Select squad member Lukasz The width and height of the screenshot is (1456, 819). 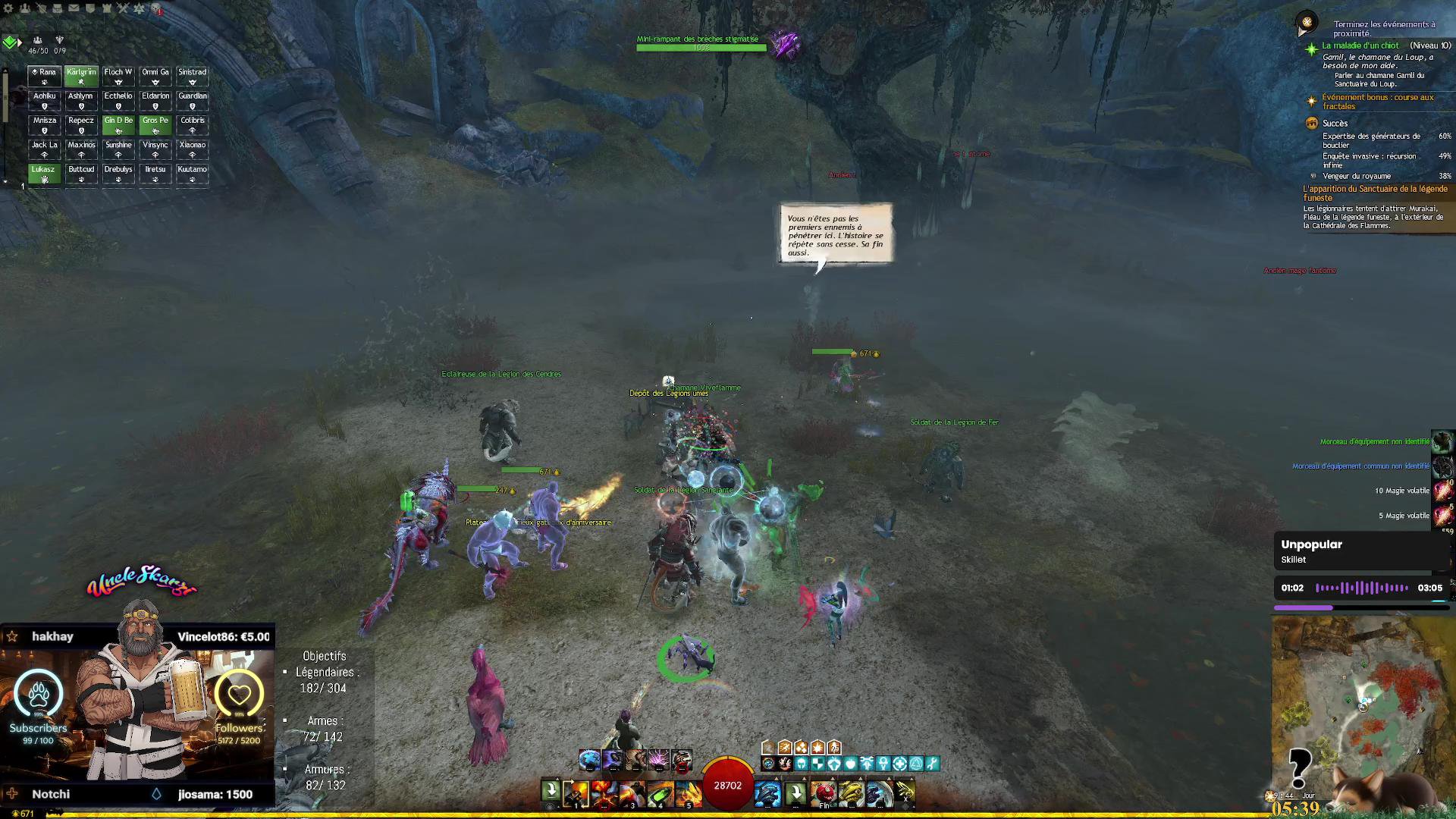tap(44, 174)
